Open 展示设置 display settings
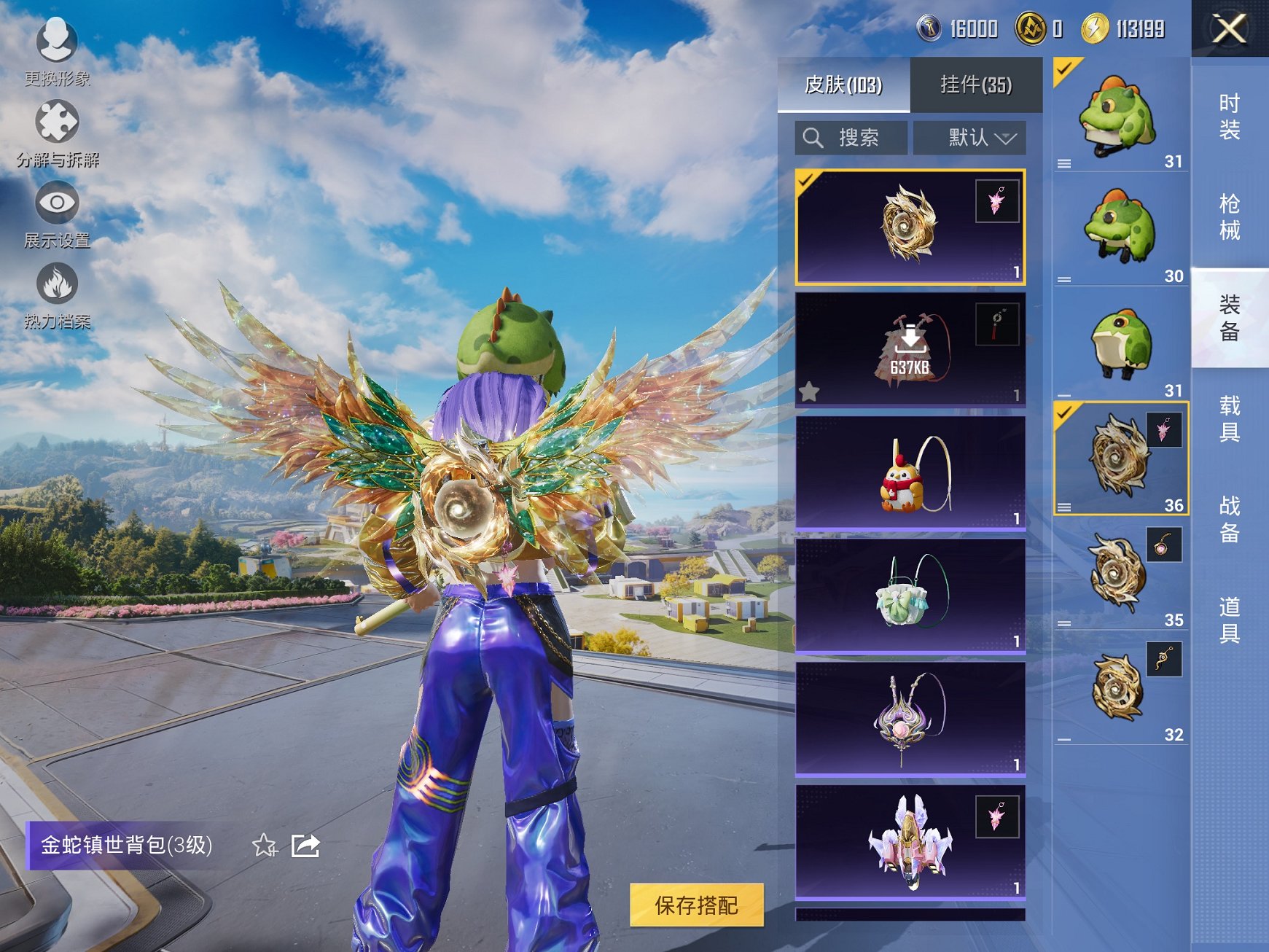Viewport: 1269px width, 952px height. pos(57,214)
